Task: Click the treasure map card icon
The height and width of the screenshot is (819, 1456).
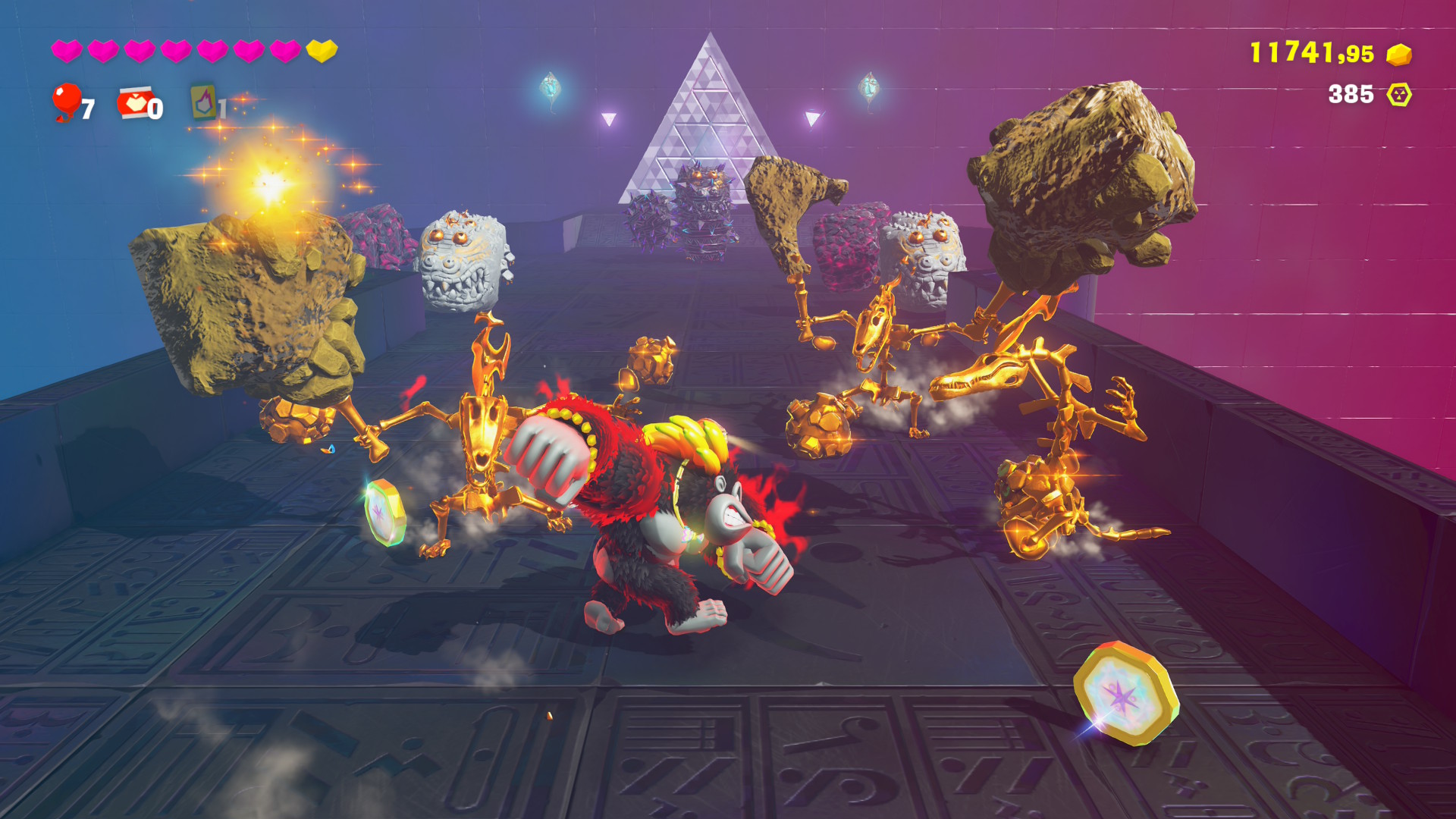Action: (203, 102)
